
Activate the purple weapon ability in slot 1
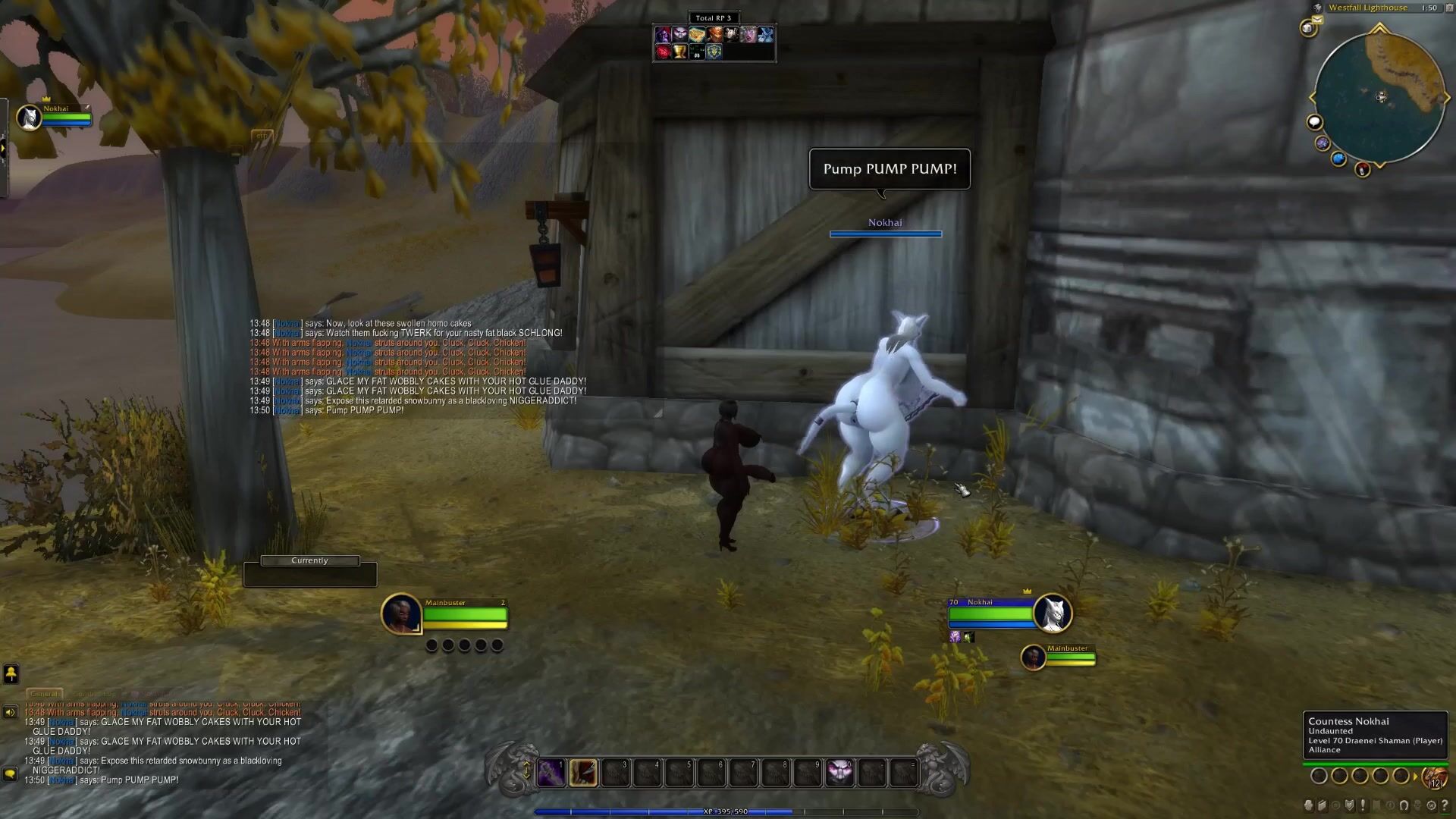click(551, 773)
